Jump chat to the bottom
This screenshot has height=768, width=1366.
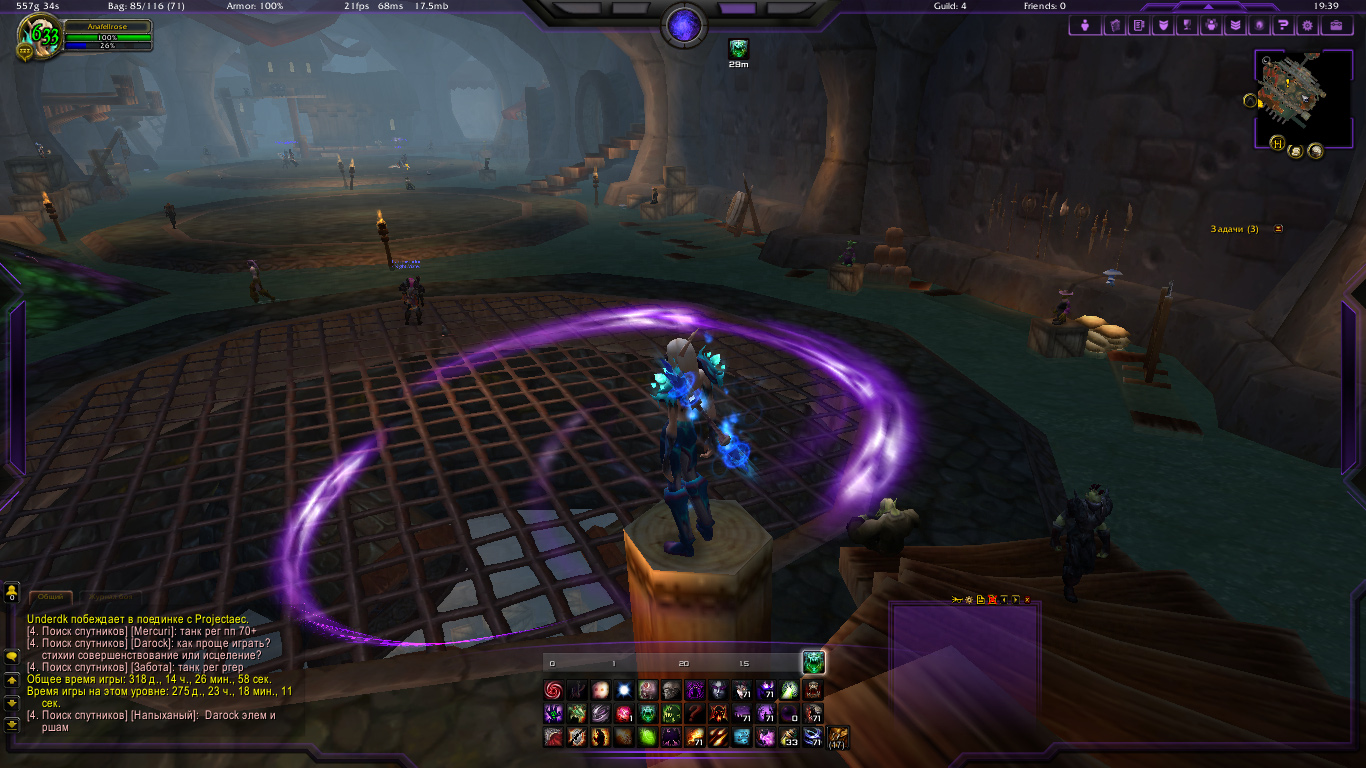[x=12, y=723]
